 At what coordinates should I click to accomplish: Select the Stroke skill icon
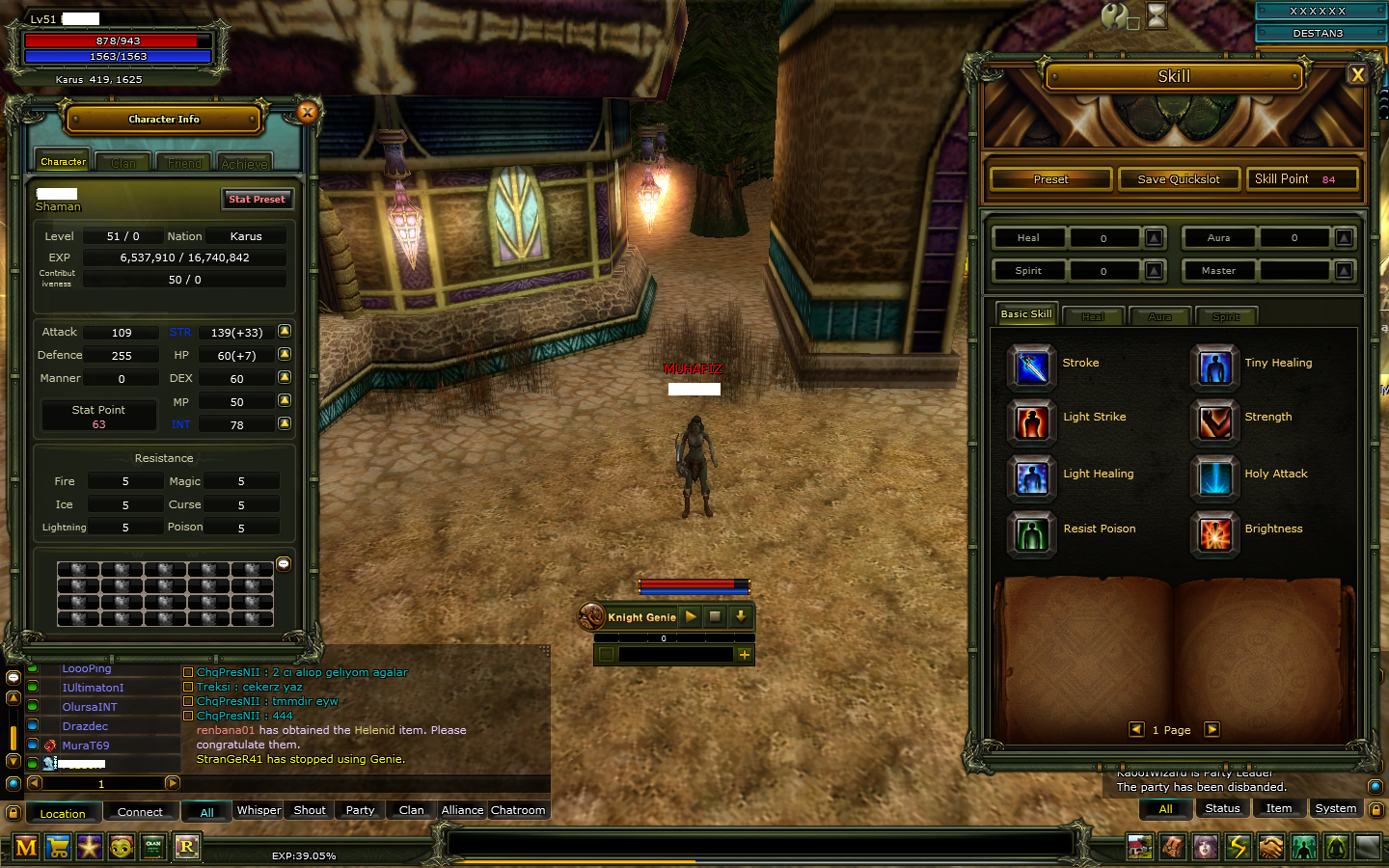1031,366
